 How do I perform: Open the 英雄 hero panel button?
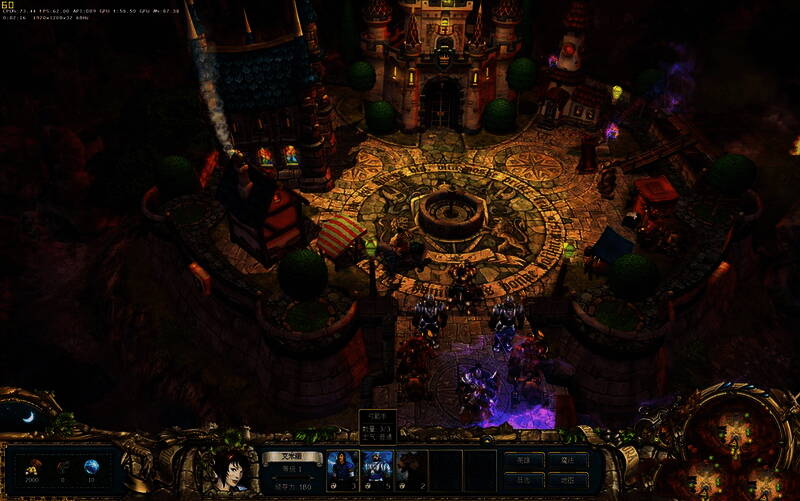point(523,461)
